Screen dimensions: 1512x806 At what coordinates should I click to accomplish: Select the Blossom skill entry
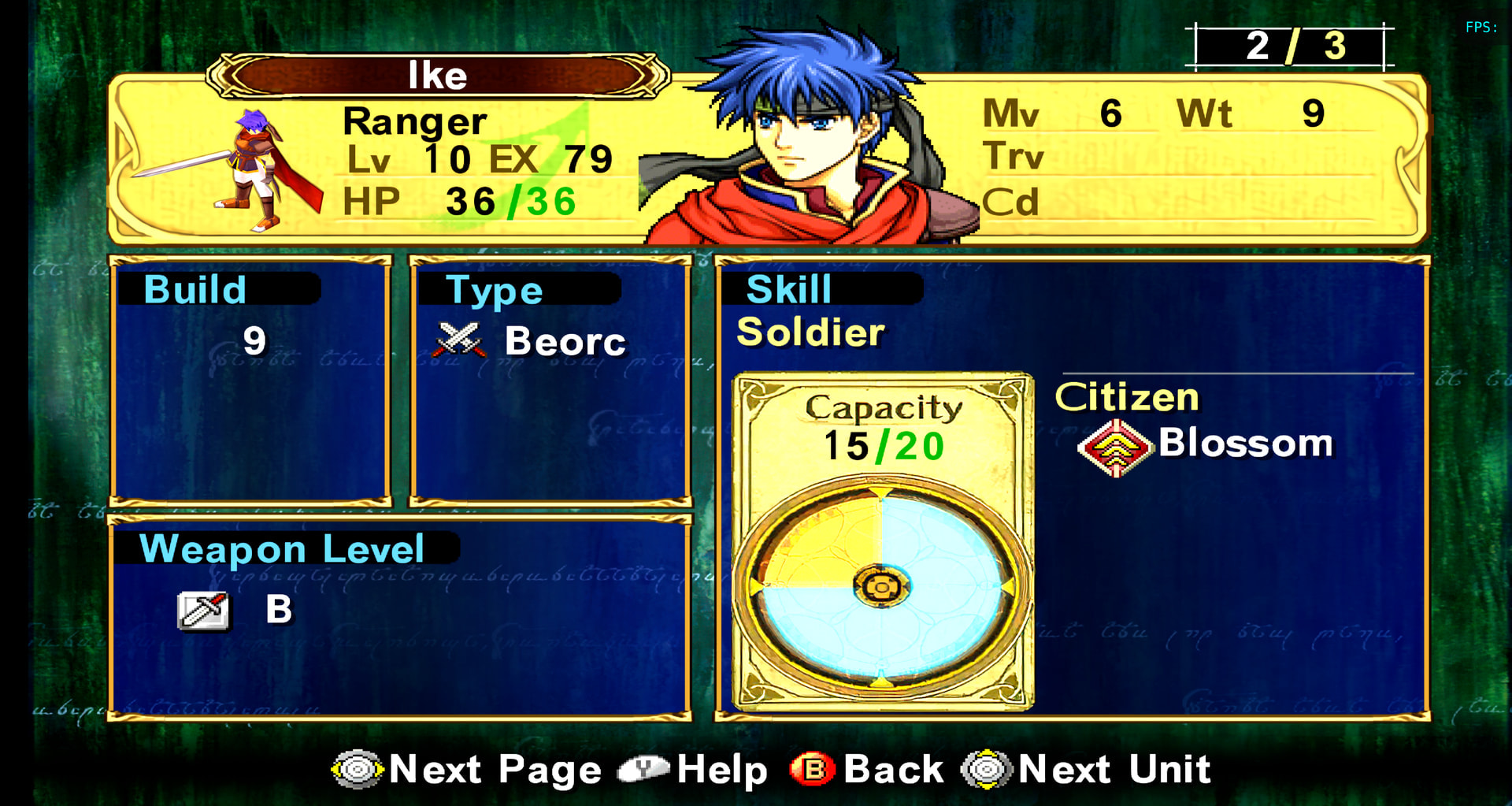[1244, 444]
